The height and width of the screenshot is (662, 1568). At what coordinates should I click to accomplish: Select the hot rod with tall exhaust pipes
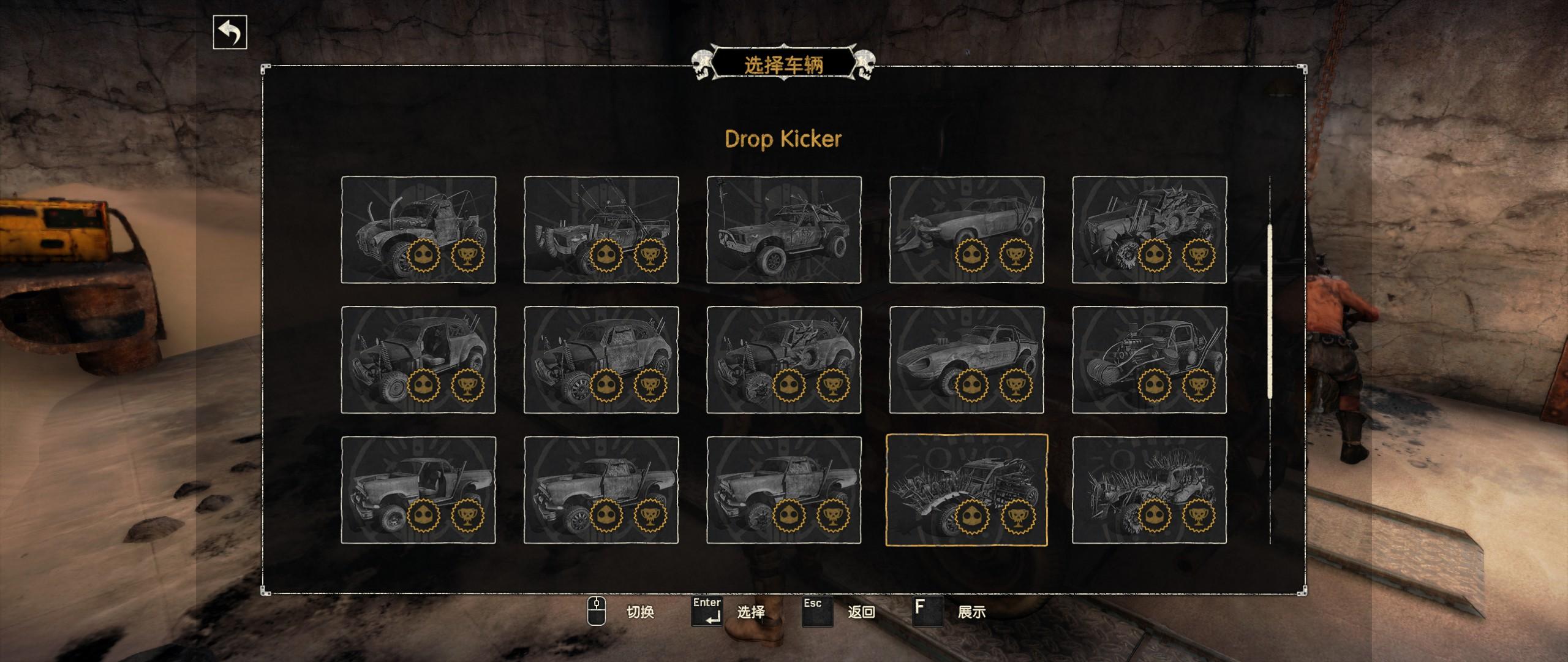418,230
